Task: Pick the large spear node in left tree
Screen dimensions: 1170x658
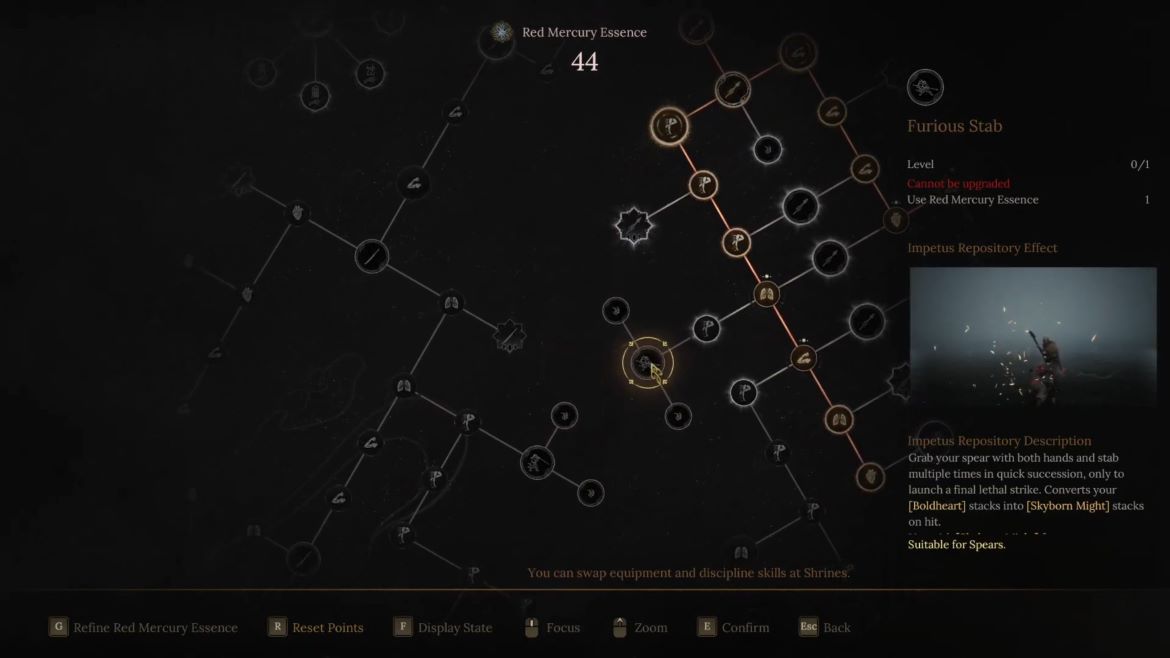Action: pyautogui.click(x=371, y=256)
